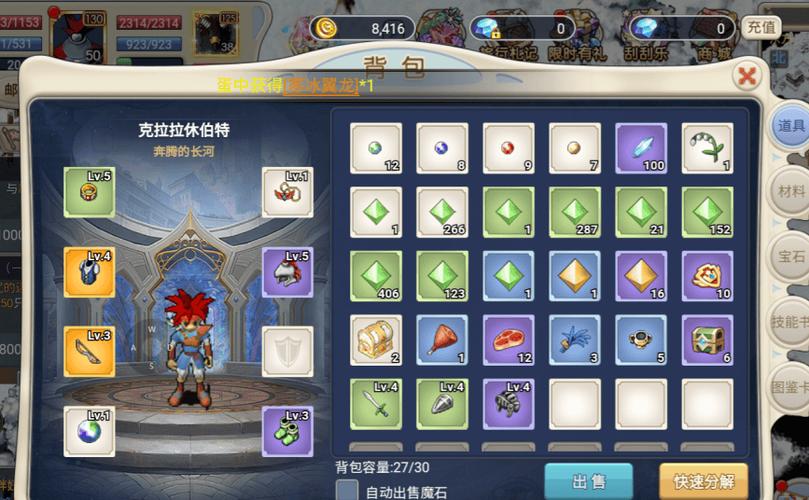809x500 pixels.
Task: Select the blue crystal shard stack of 100
Action: (x=641, y=148)
